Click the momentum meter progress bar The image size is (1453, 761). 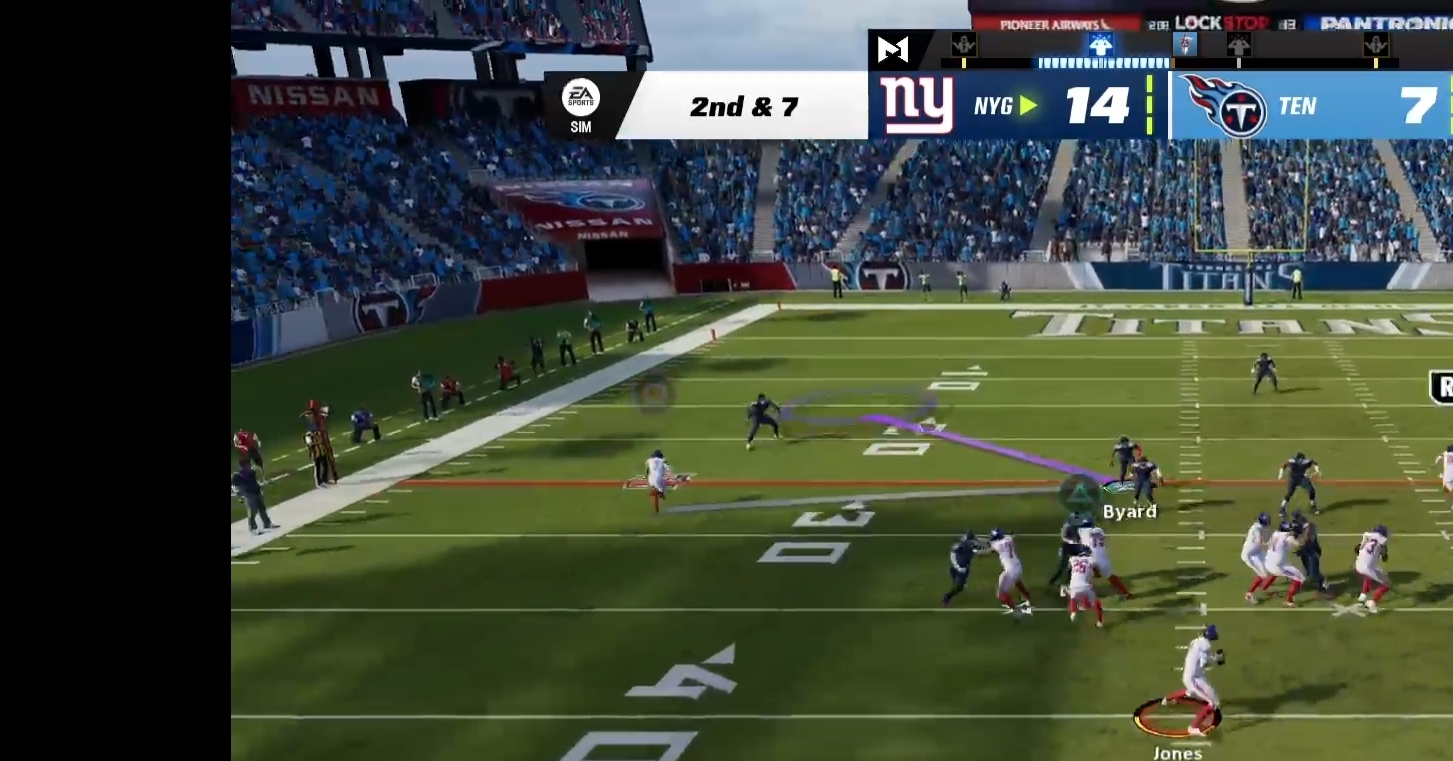click(x=1103, y=62)
